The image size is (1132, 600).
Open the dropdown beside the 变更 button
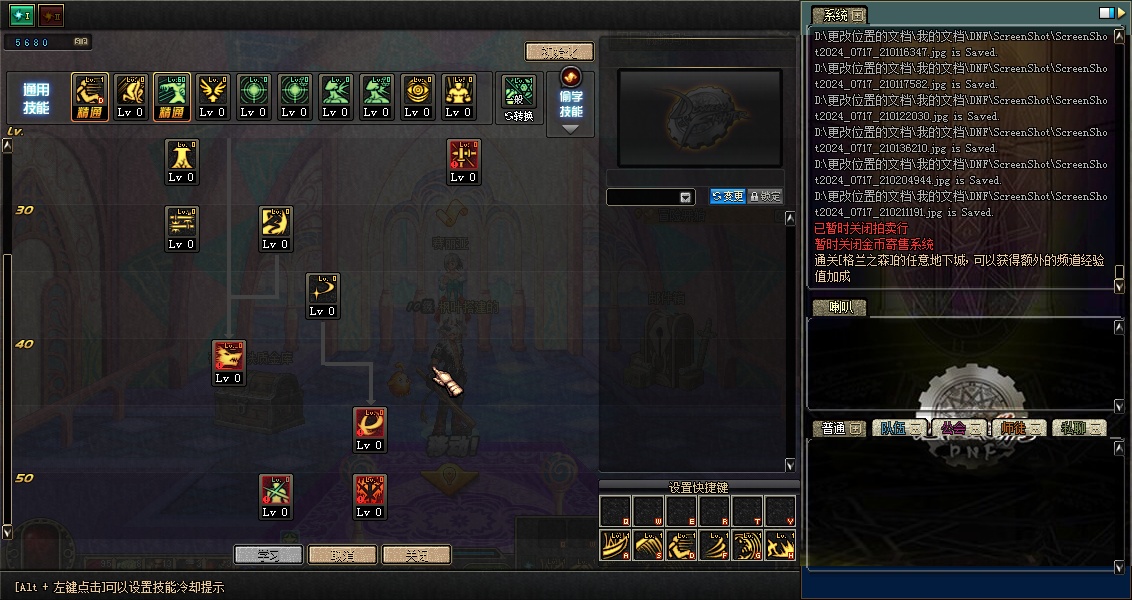pyautogui.click(x=685, y=198)
